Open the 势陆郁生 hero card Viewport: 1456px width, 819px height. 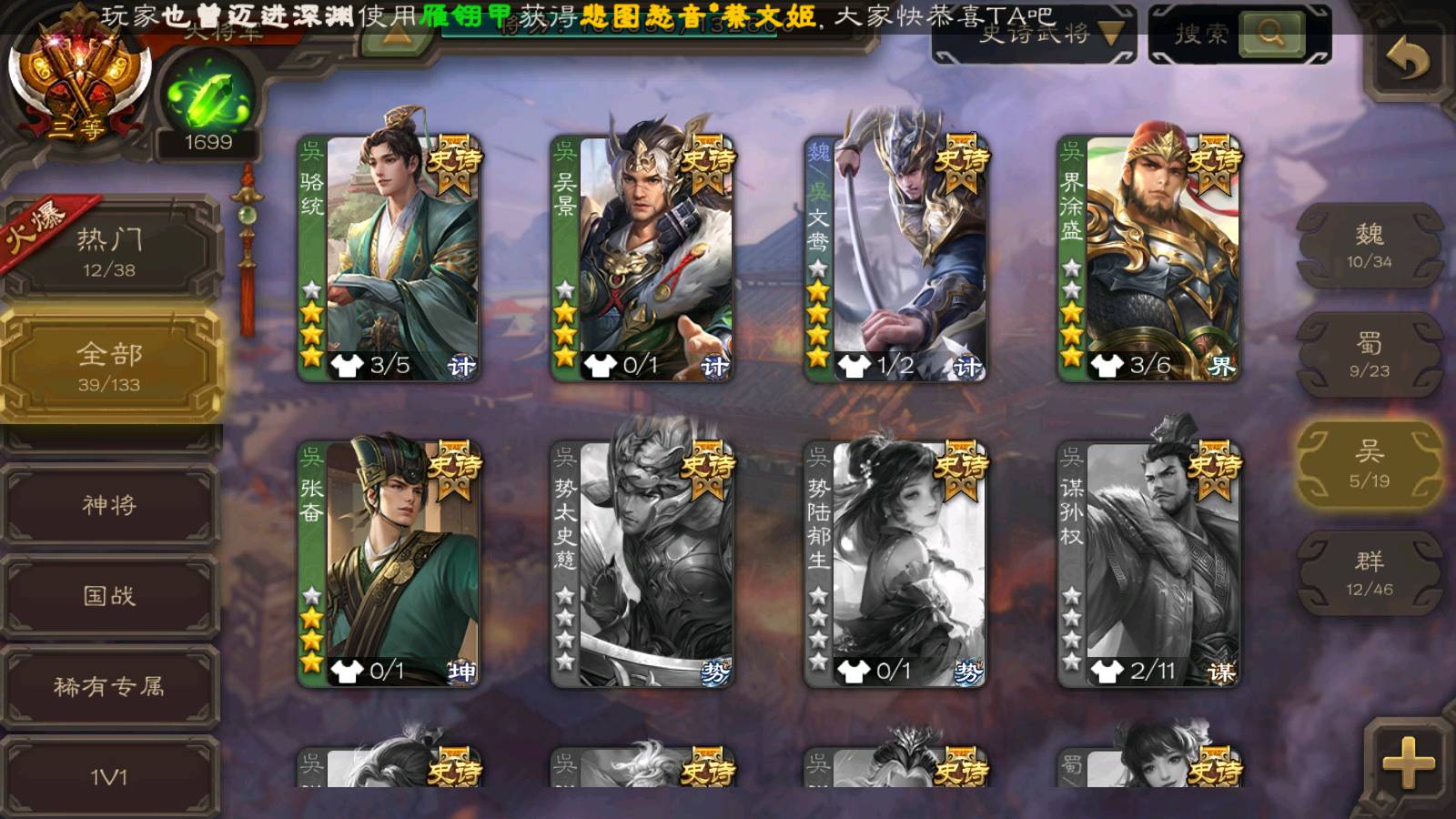[x=895, y=564]
